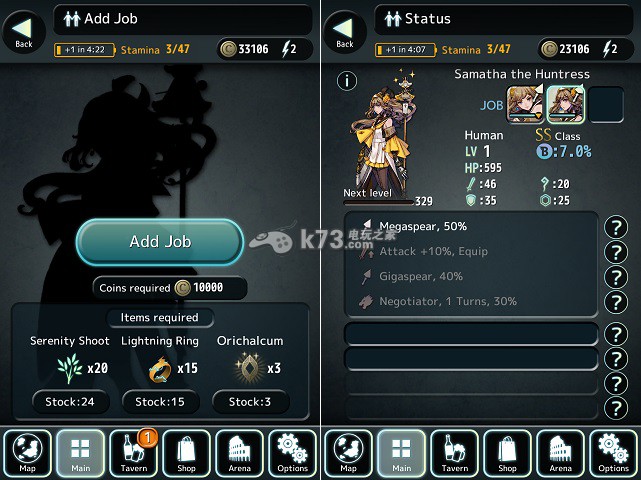Go back from the Status screen
Viewport: 641px width, 480px height.
(x=345, y=32)
